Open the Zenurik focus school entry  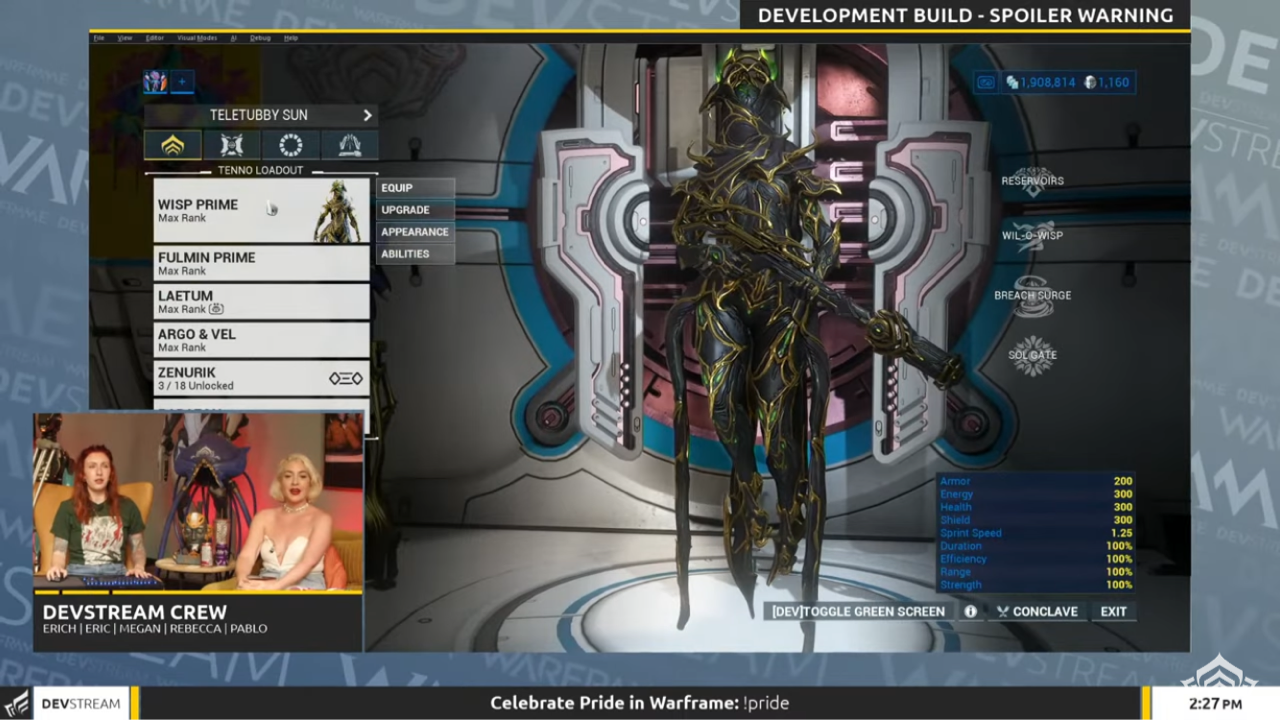(x=260, y=378)
